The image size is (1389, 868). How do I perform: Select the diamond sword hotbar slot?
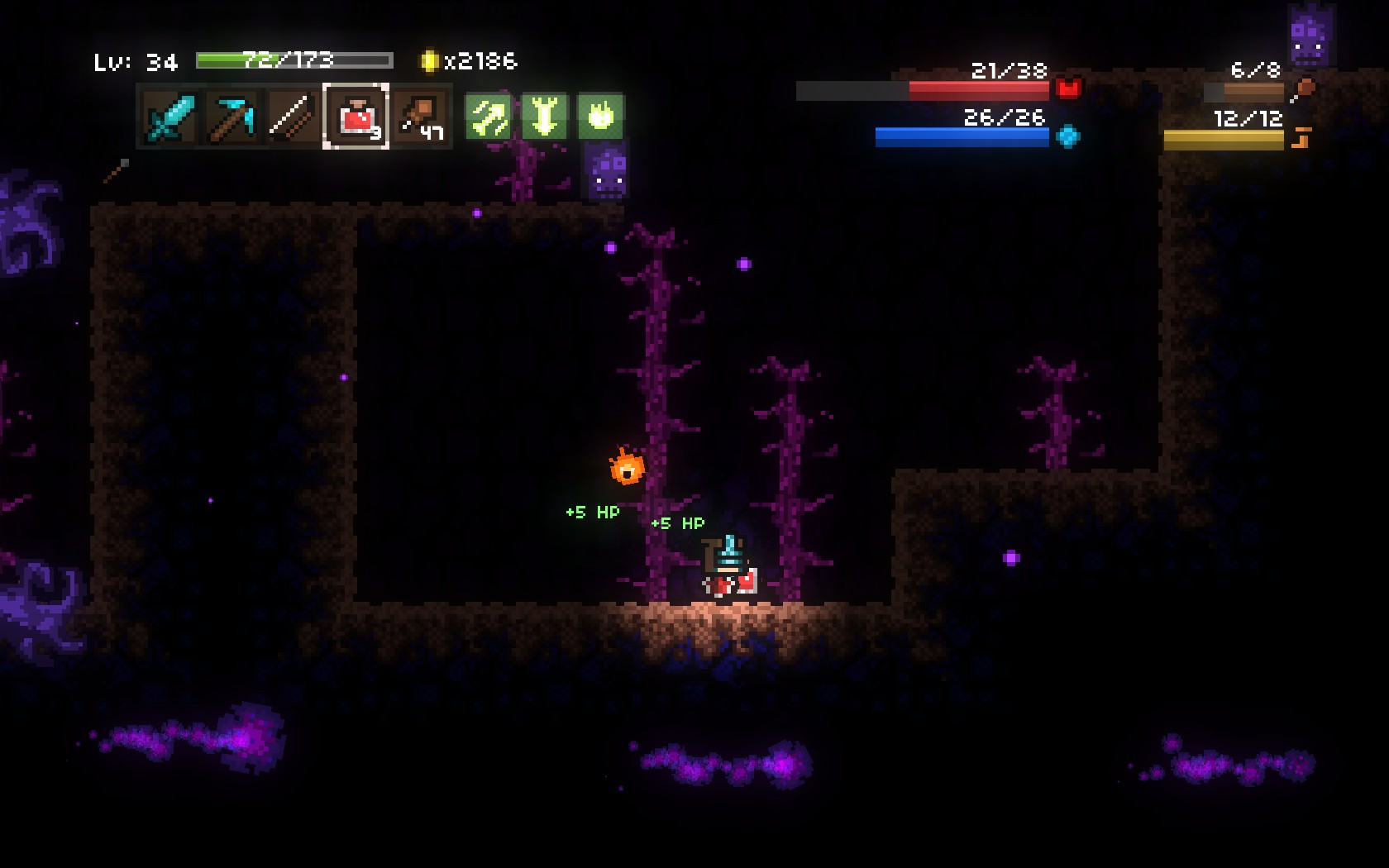pyautogui.click(x=169, y=117)
